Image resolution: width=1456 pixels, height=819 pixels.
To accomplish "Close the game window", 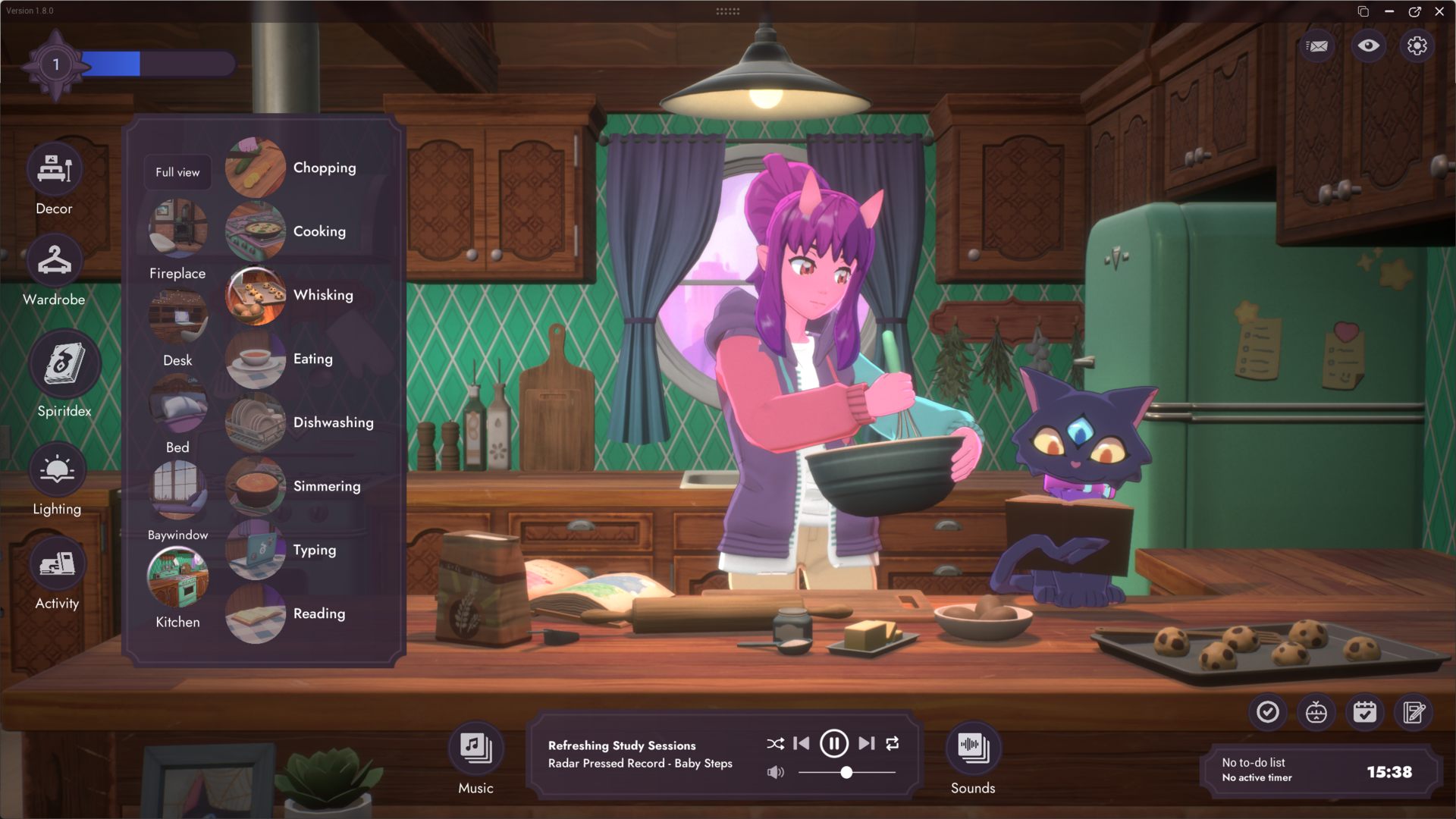I will pyautogui.click(x=1439, y=11).
